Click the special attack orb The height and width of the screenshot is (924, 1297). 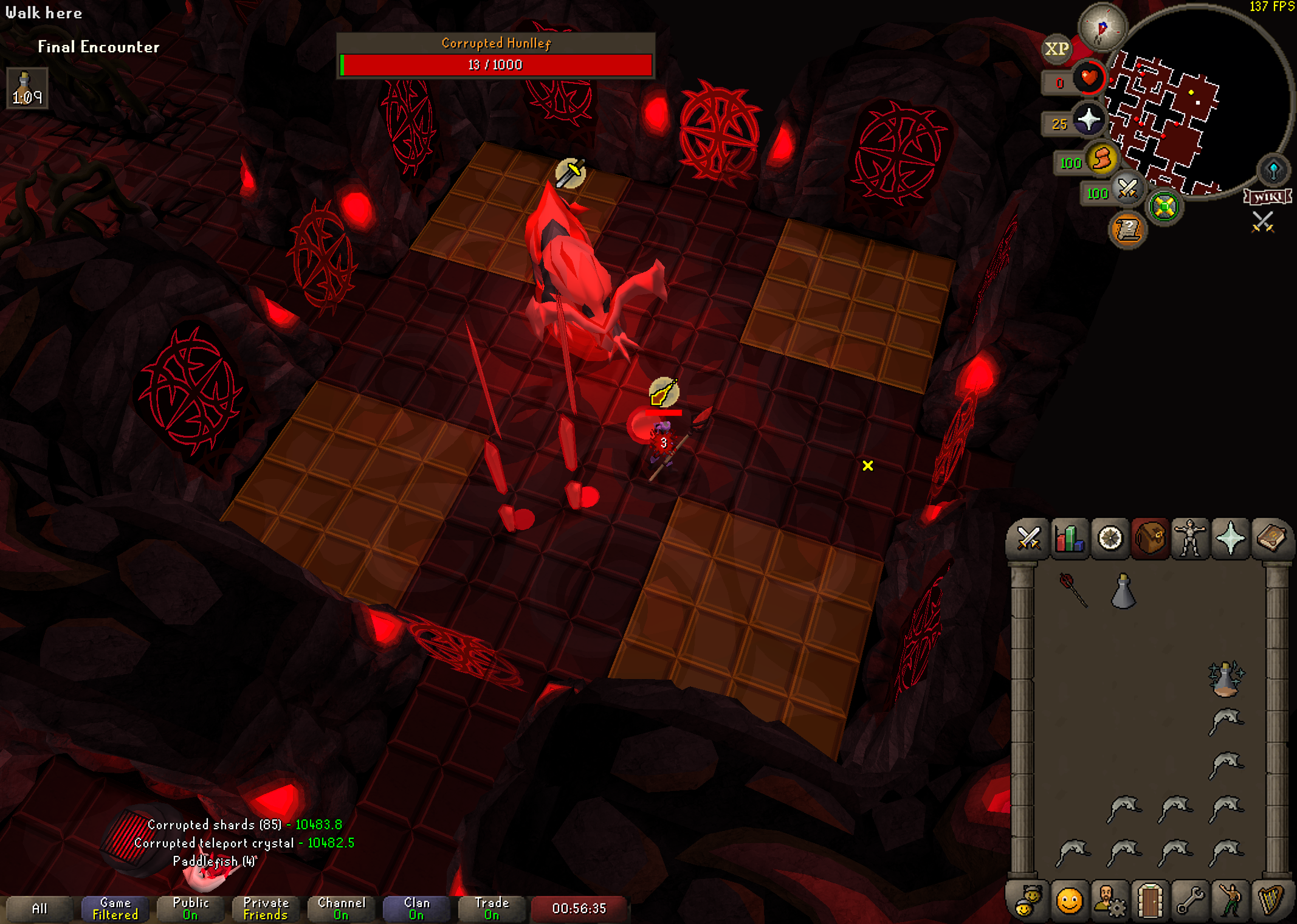coord(1128,189)
